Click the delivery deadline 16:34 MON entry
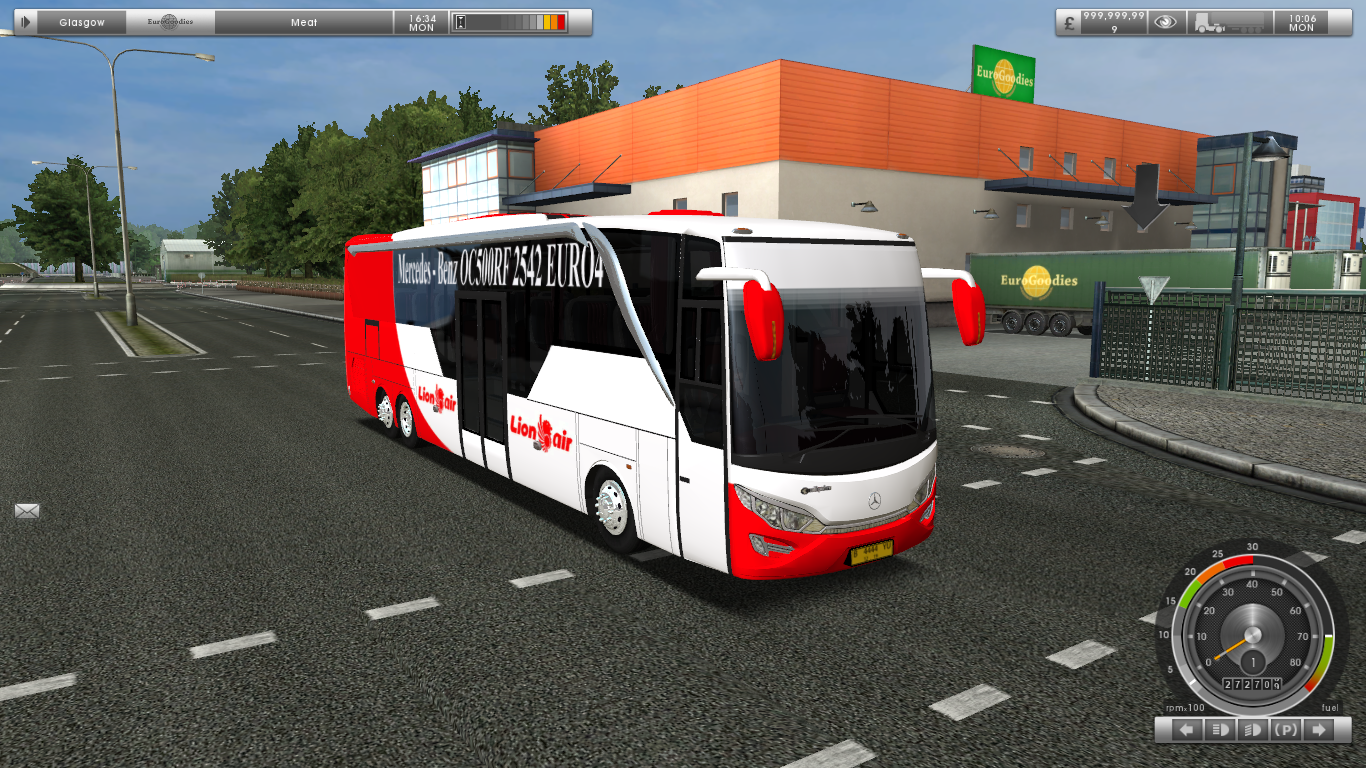This screenshot has width=1366, height=768. 422,21
